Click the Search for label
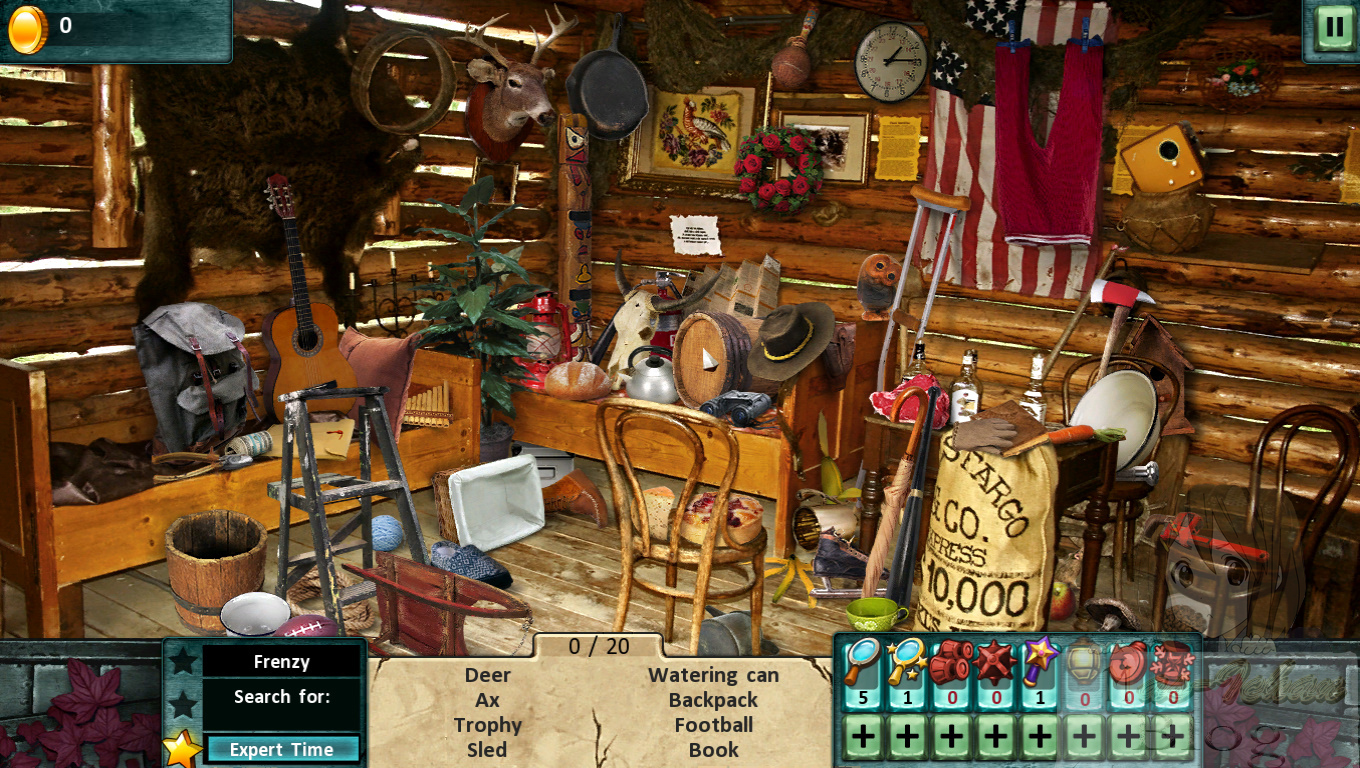Screen dimensions: 1360x768 283,696
